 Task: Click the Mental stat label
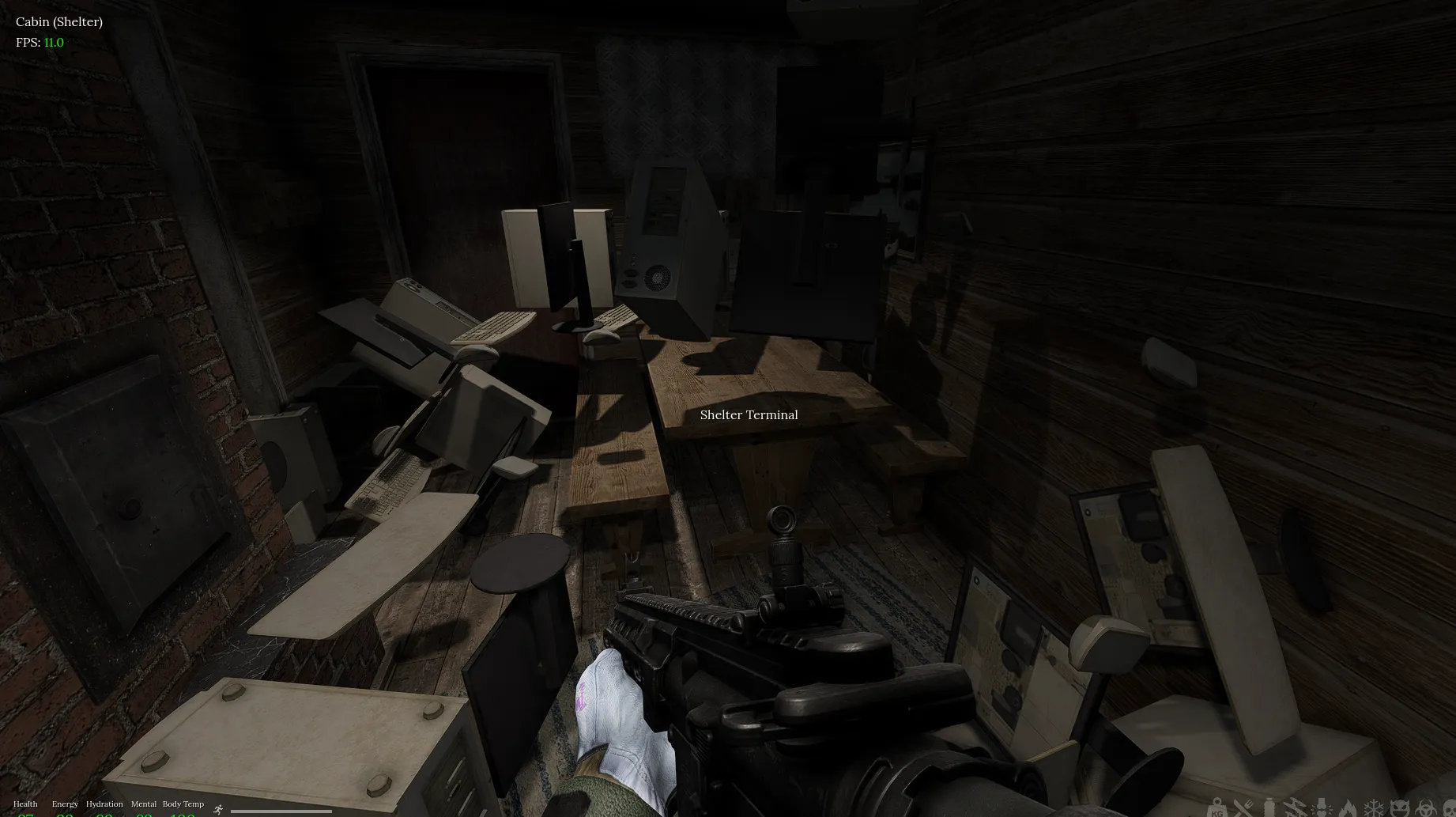[x=143, y=804]
